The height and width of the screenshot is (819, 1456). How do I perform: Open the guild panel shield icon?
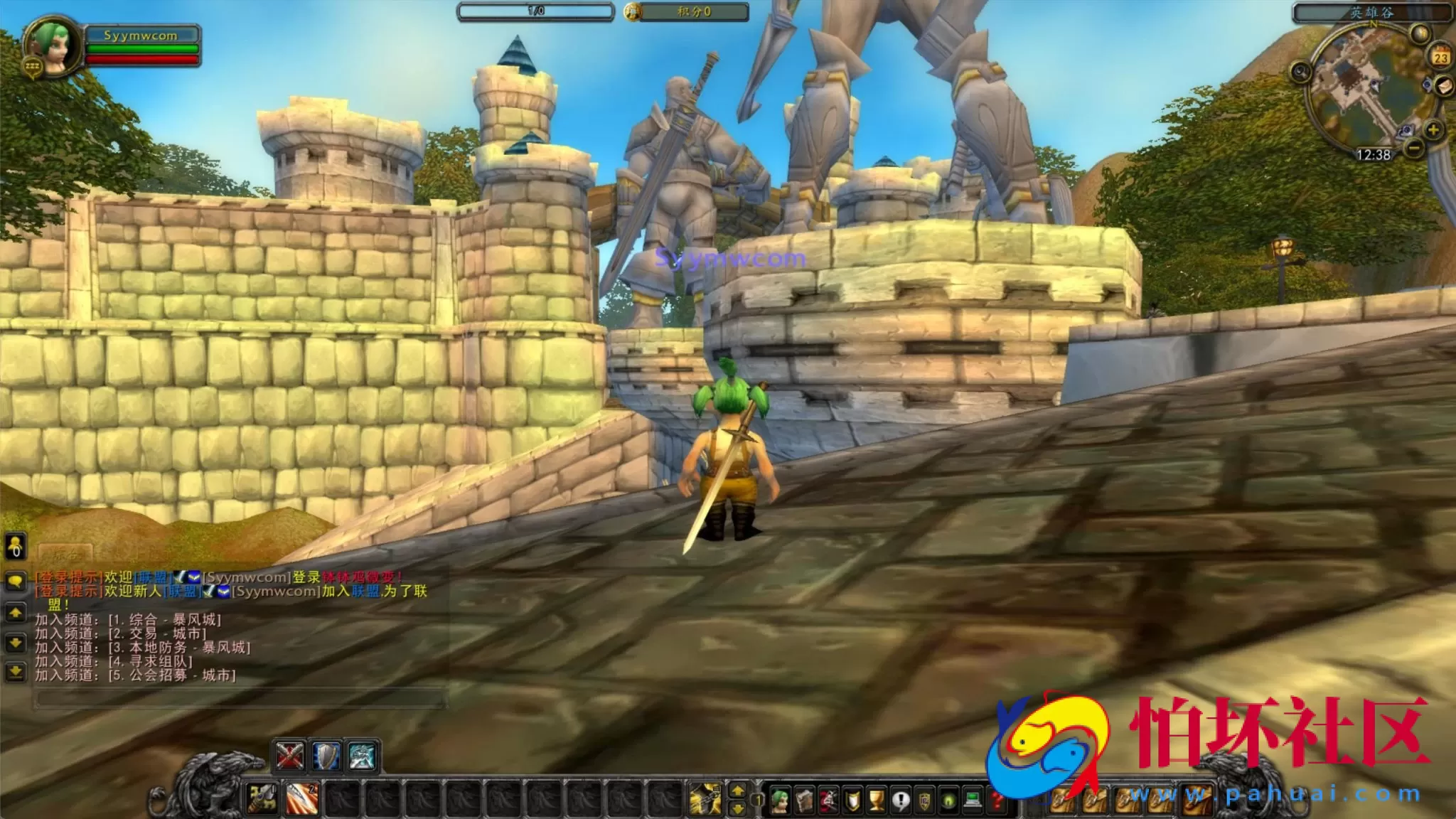(x=925, y=801)
